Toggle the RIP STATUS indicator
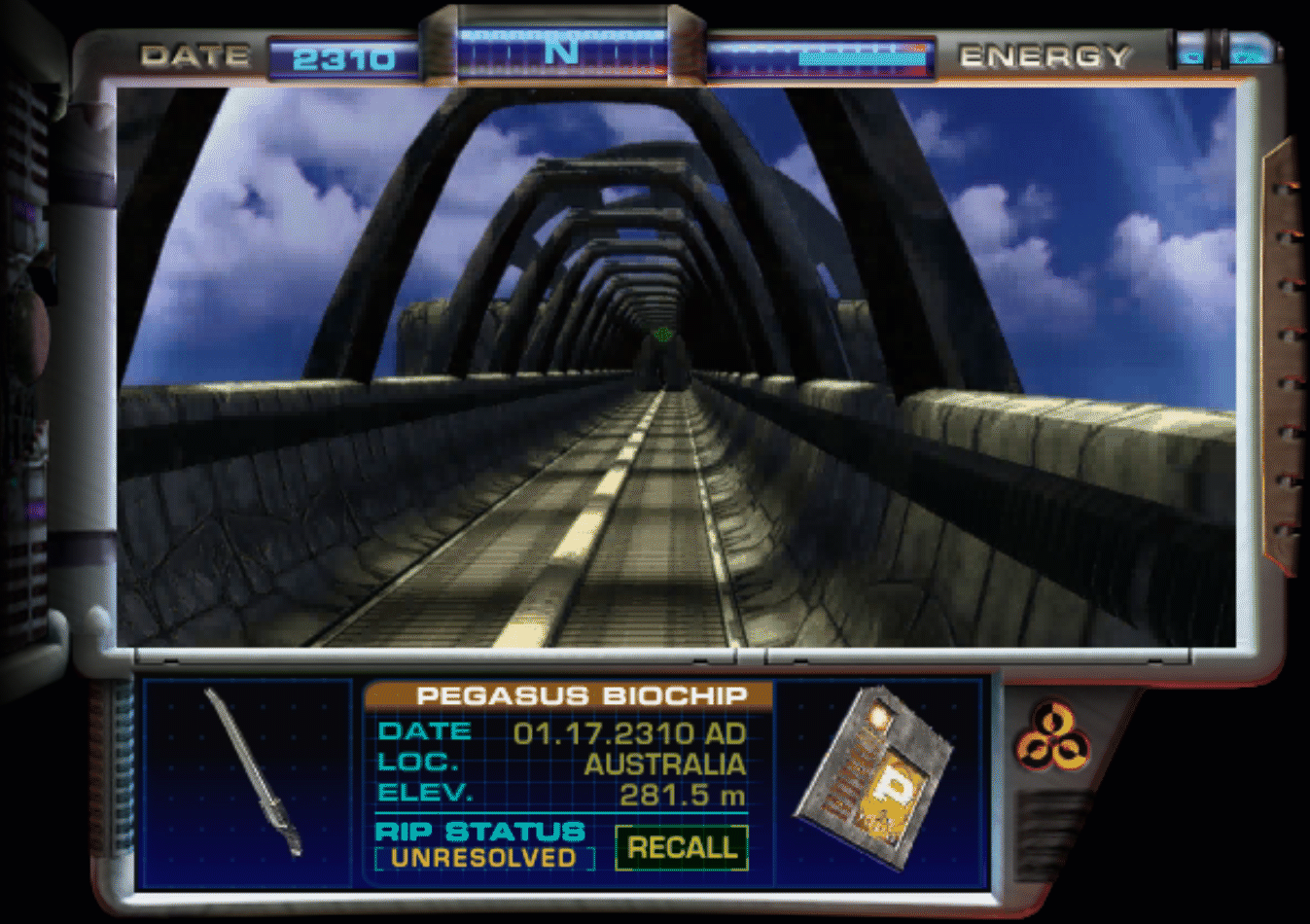Image resolution: width=1310 pixels, height=924 pixels. (x=478, y=833)
